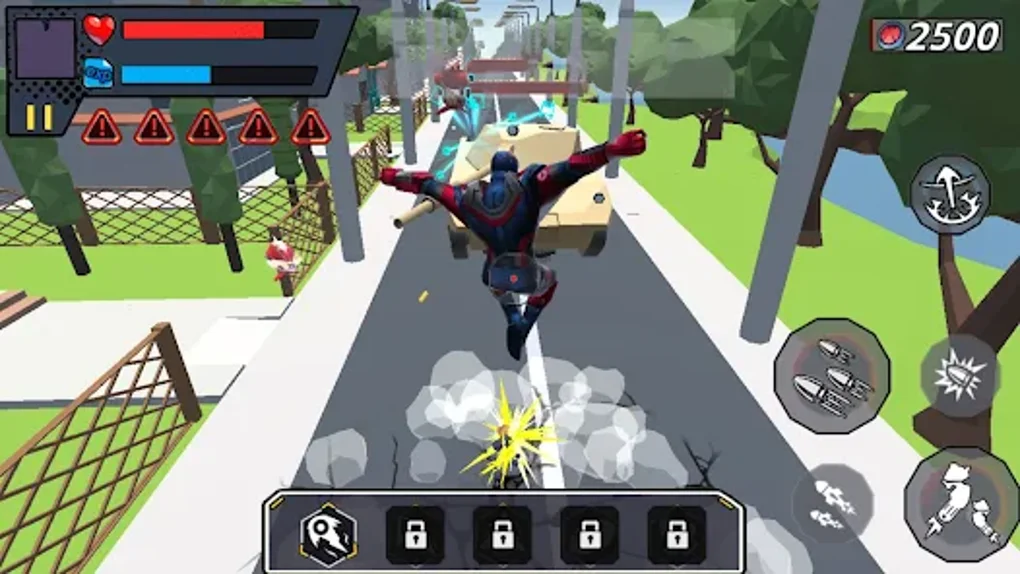Tap the purple character portrait

[x=45, y=49]
